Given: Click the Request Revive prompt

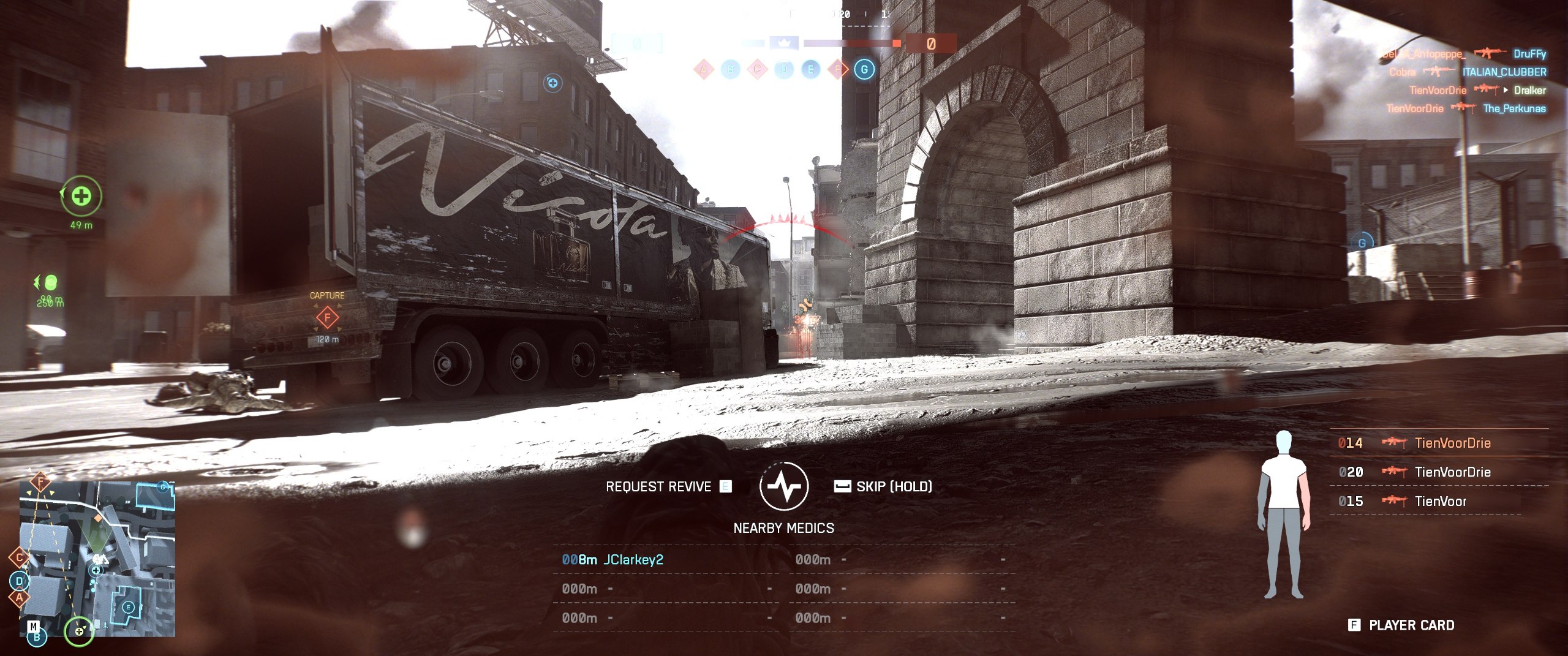Looking at the screenshot, I should 668,486.
